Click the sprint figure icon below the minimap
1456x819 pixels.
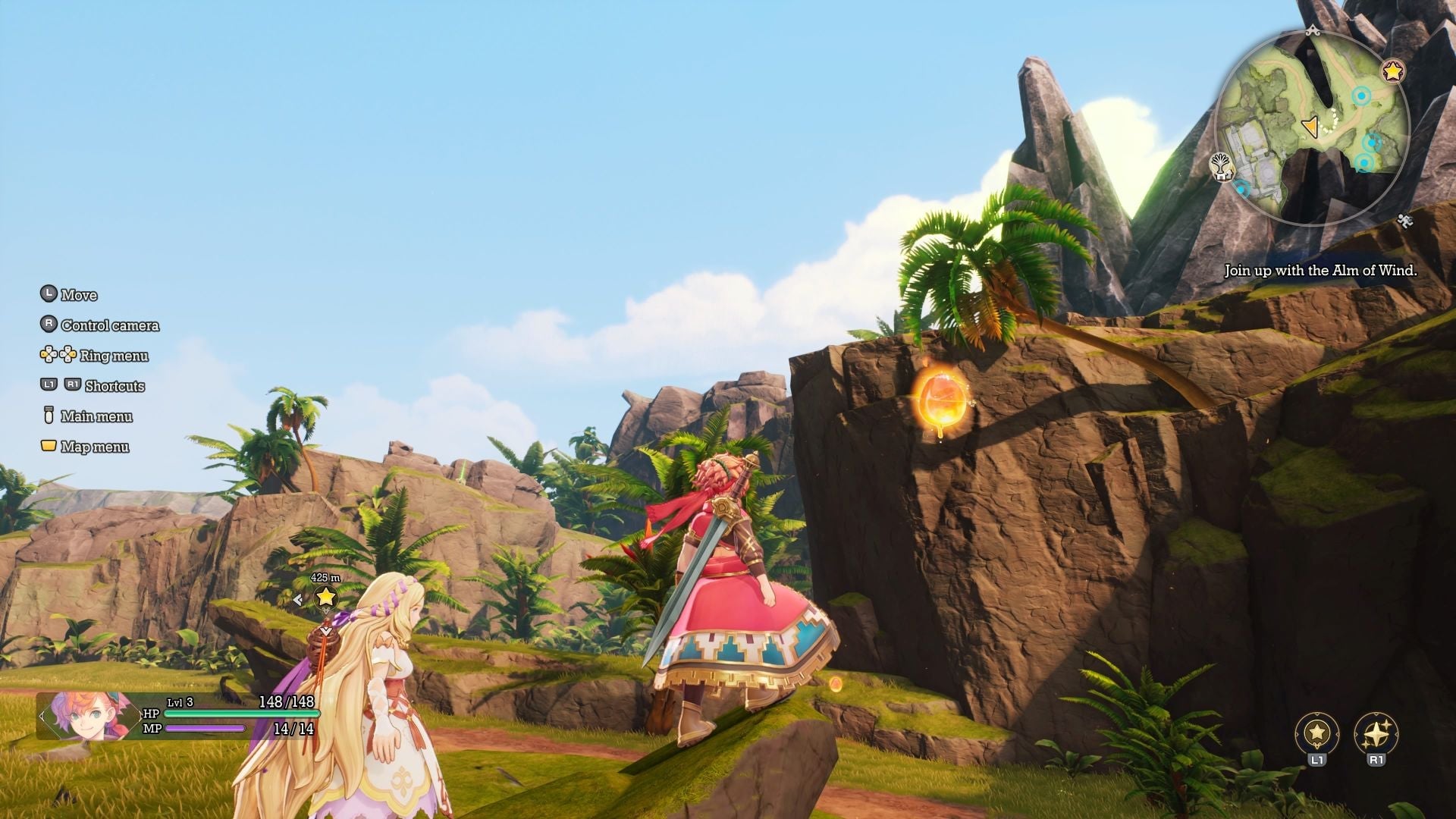tap(1404, 219)
